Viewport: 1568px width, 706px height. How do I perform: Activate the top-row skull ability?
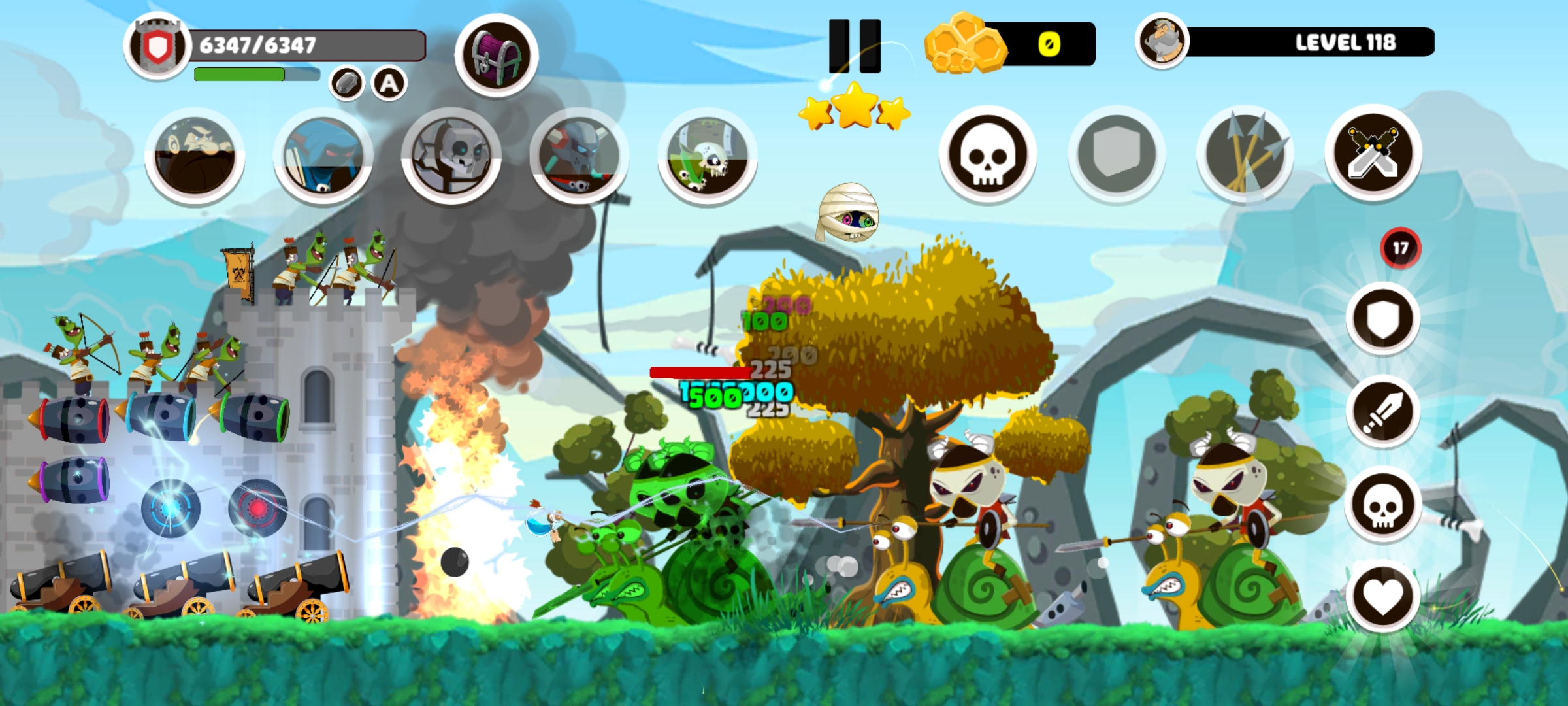pyautogui.click(x=987, y=154)
